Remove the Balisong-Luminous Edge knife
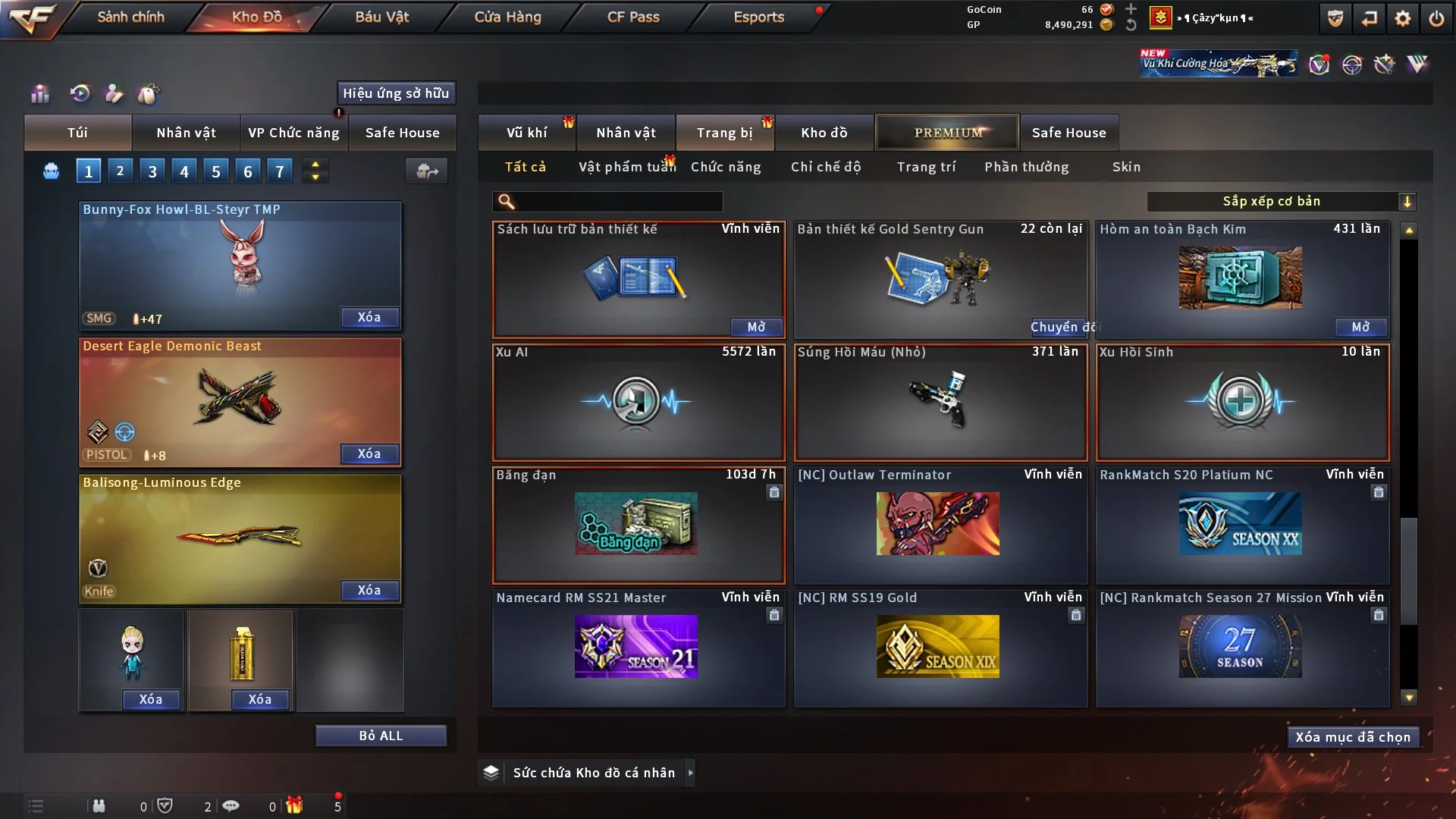Screen dimensions: 1456x819 tap(369, 590)
